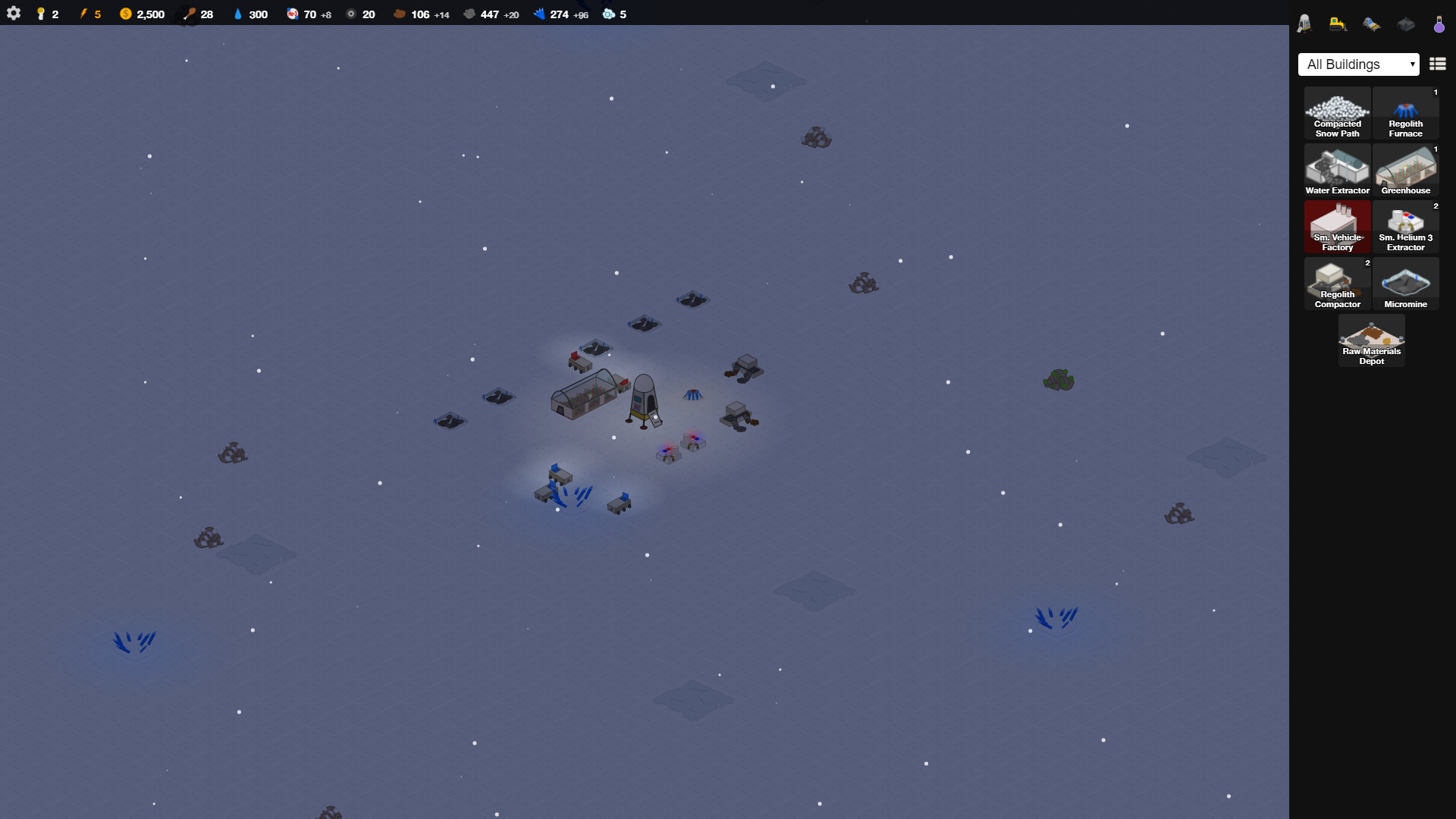
Task: Select the bulldozer construction tab icon
Action: pos(1337,24)
